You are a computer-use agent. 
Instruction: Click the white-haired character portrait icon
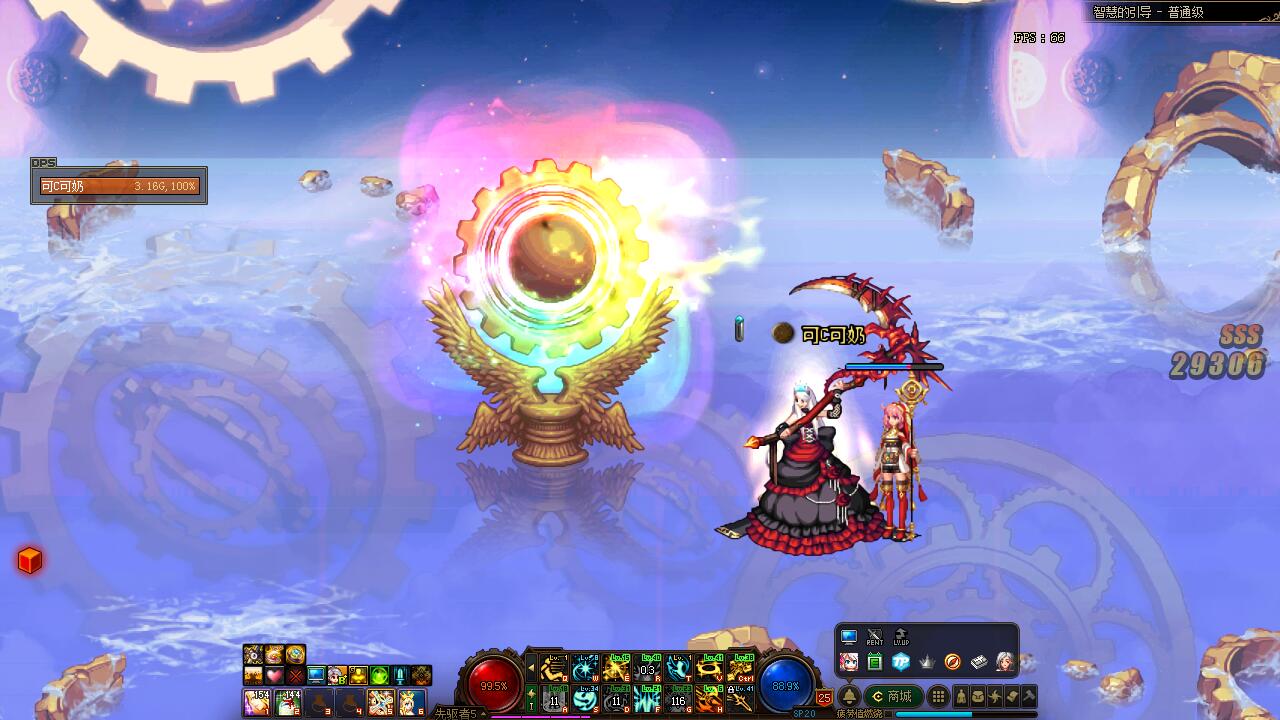(x=1004, y=661)
